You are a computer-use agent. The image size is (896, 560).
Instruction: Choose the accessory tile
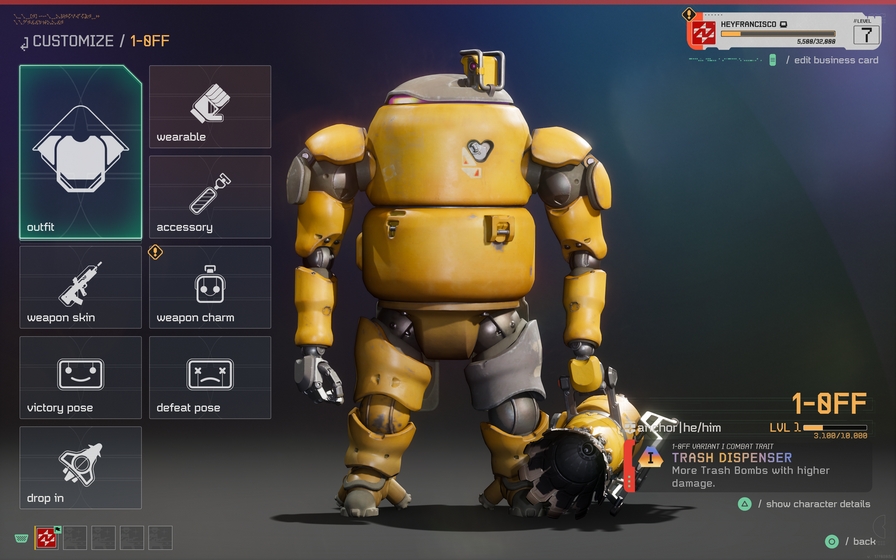click(210, 196)
